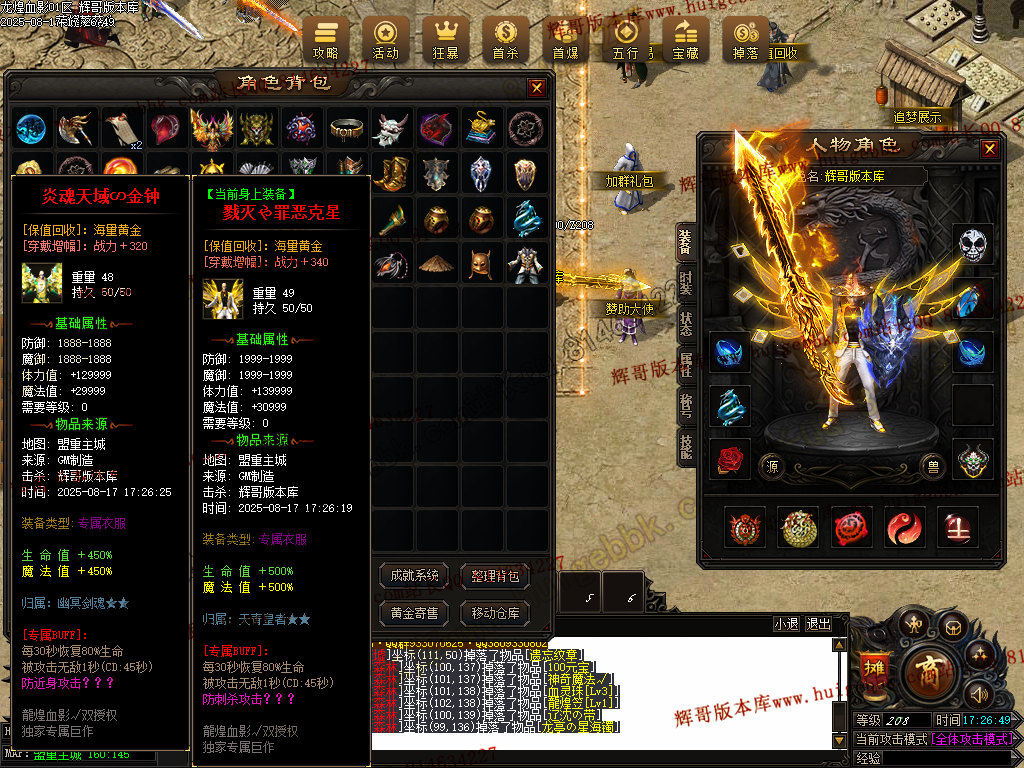The height and width of the screenshot is (768, 1024).
Task: Close the 人物角色 character window
Action: point(989,149)
